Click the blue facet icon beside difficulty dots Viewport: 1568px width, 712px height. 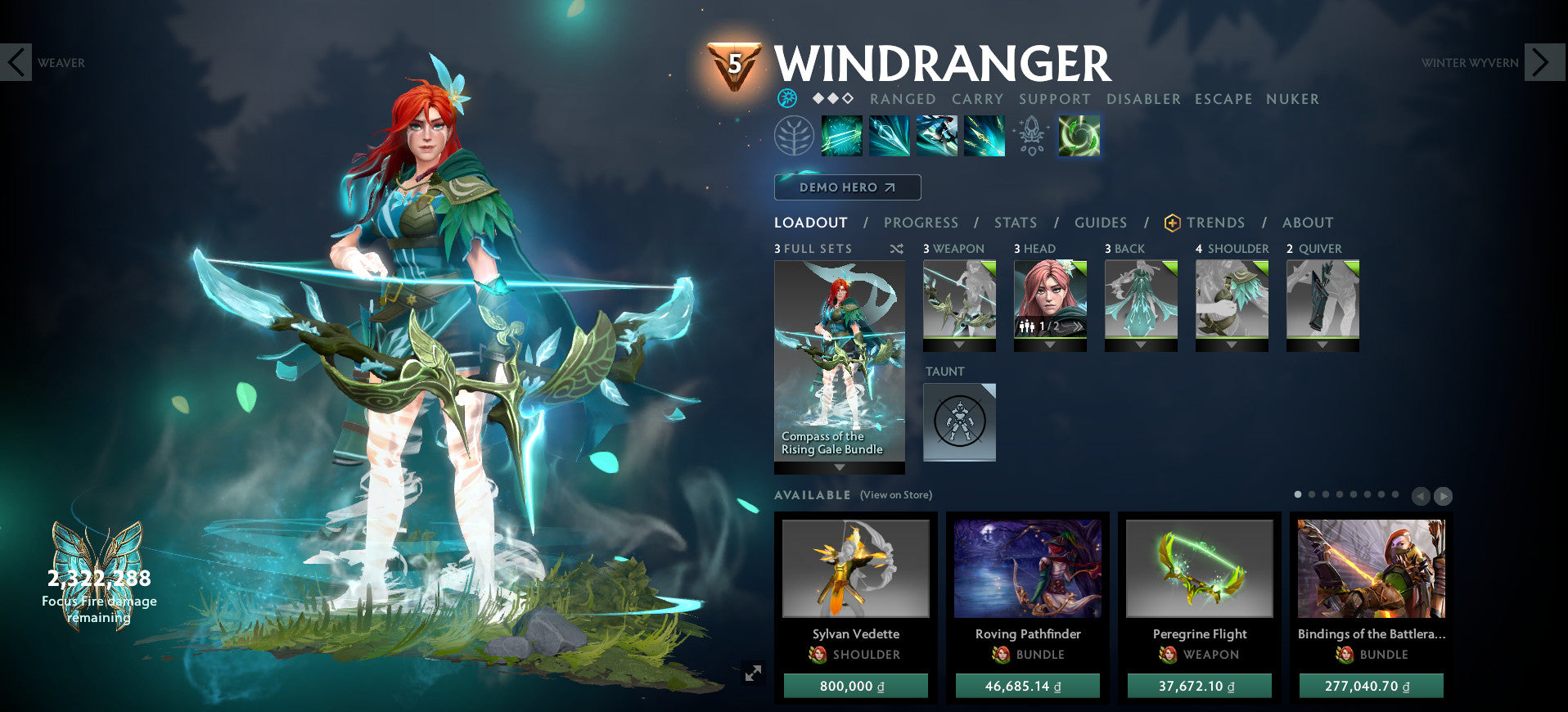787,99
